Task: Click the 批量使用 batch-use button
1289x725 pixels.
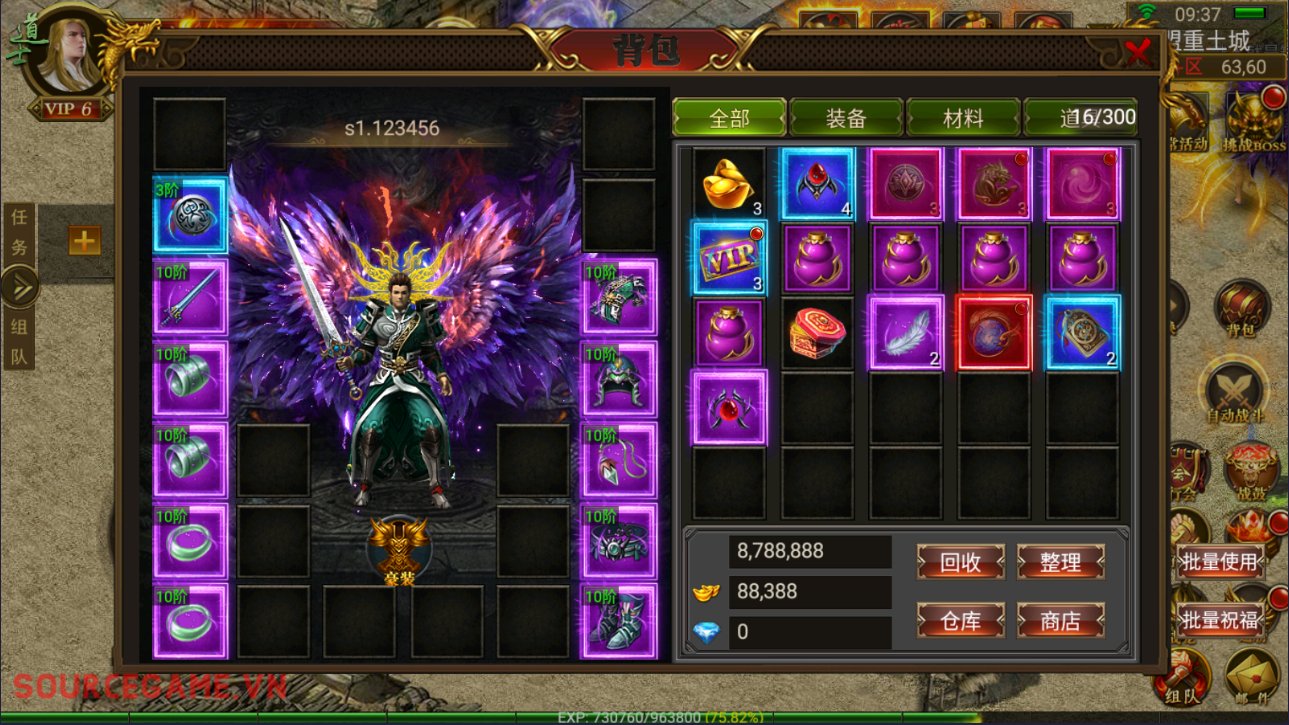Action: click(1219, 562)
